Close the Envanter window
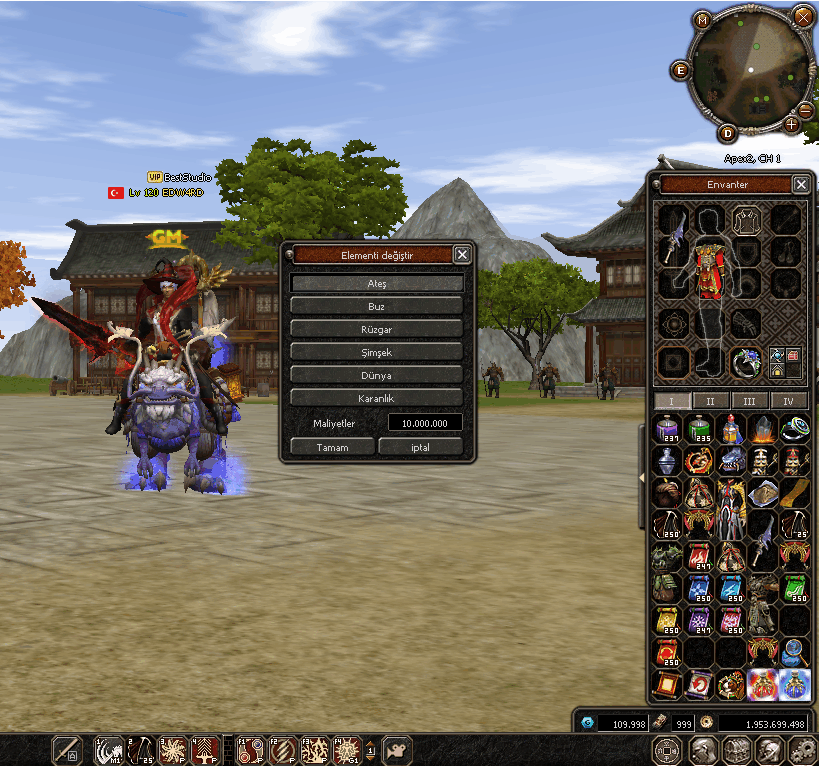 [801, 185]
